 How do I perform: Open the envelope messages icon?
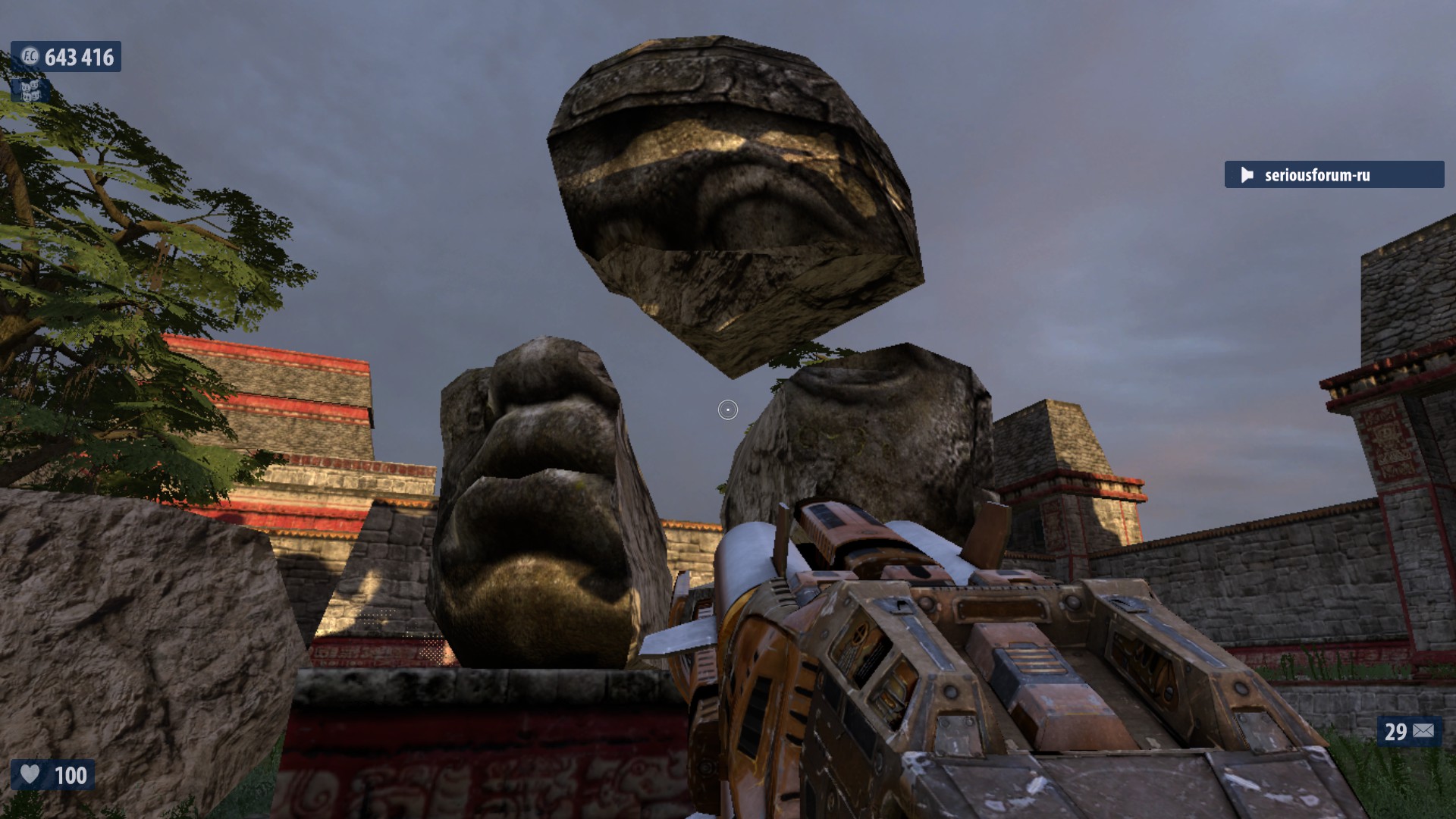pos(1423,731)
